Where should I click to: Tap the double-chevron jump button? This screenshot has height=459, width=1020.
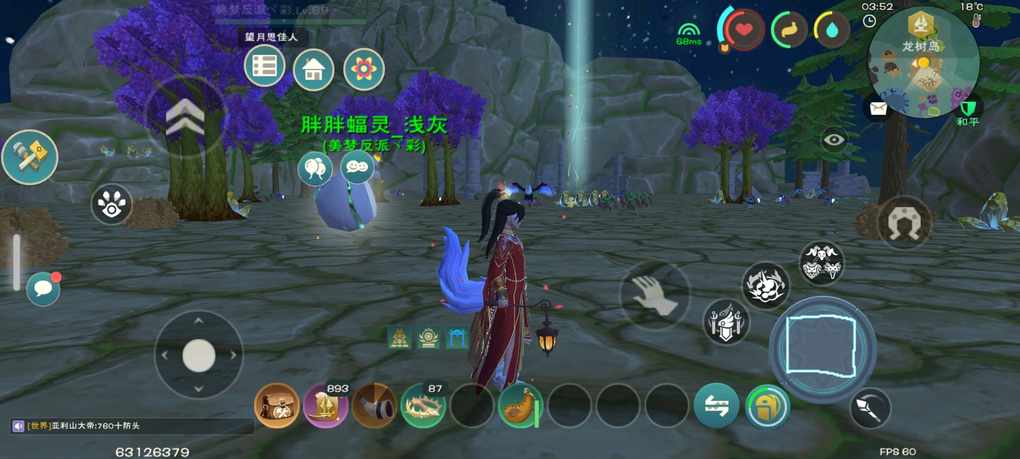tap(186, 118)
